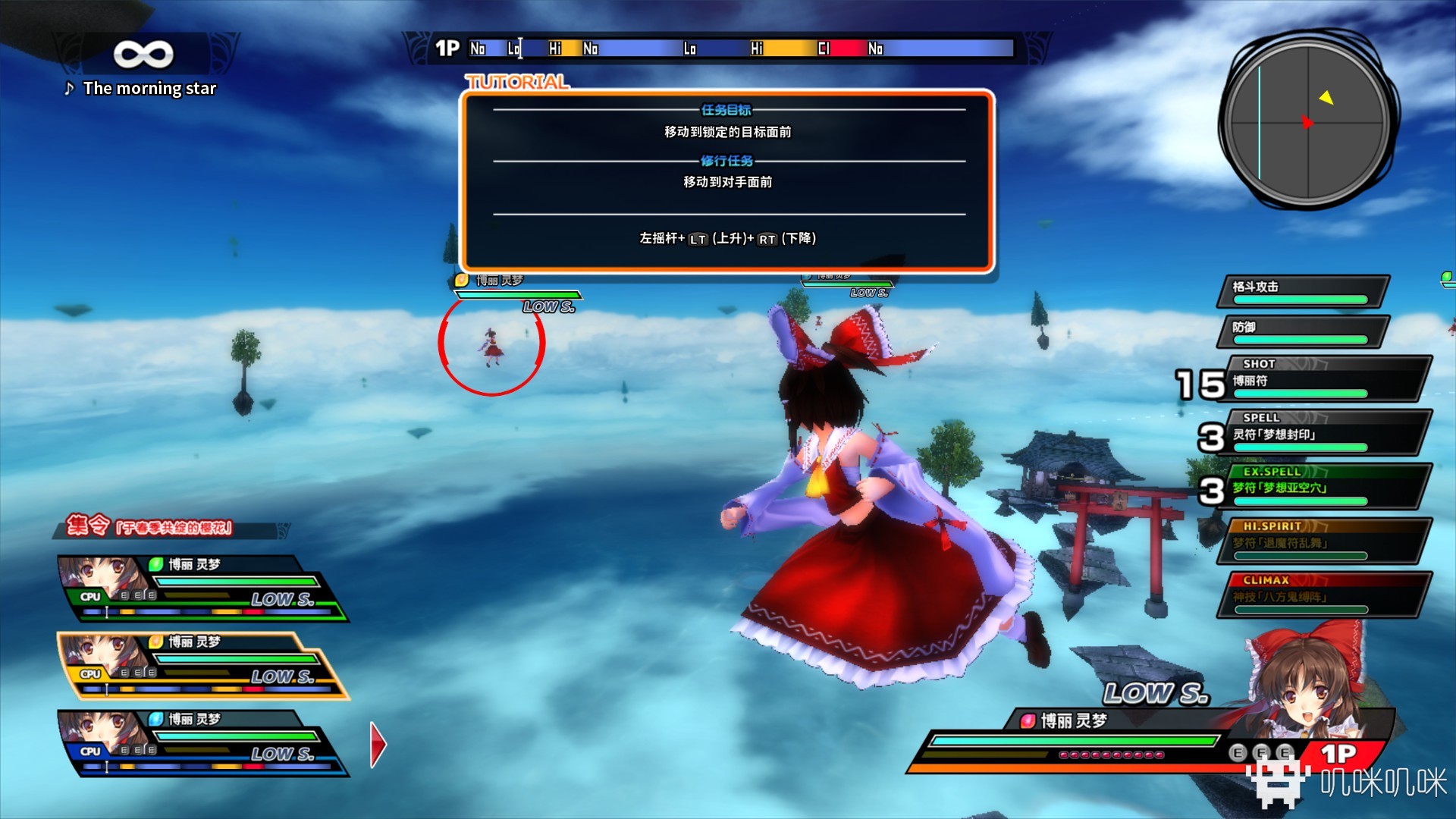Select the 修行任务 section in the tutorial
The image size is (1456, 819).
[x=725, y=161]
